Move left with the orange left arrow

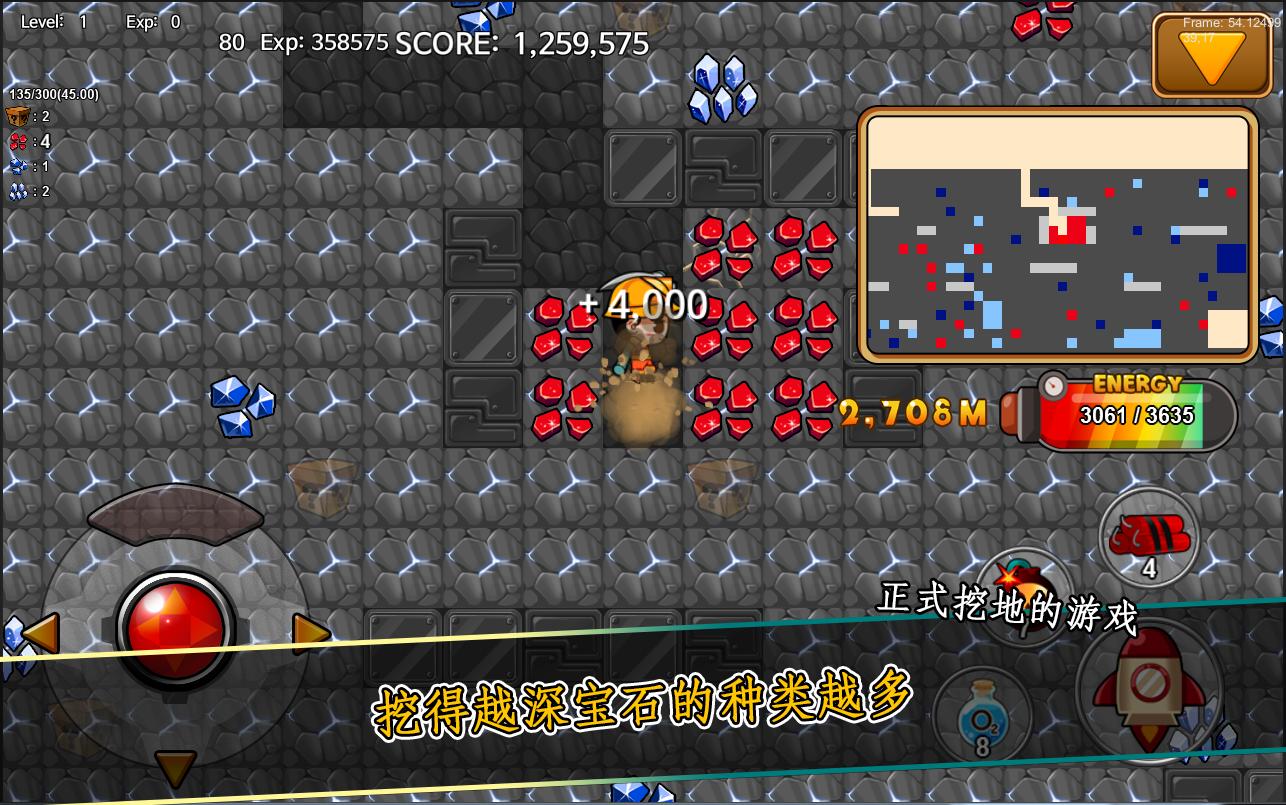tap(41, 633)
